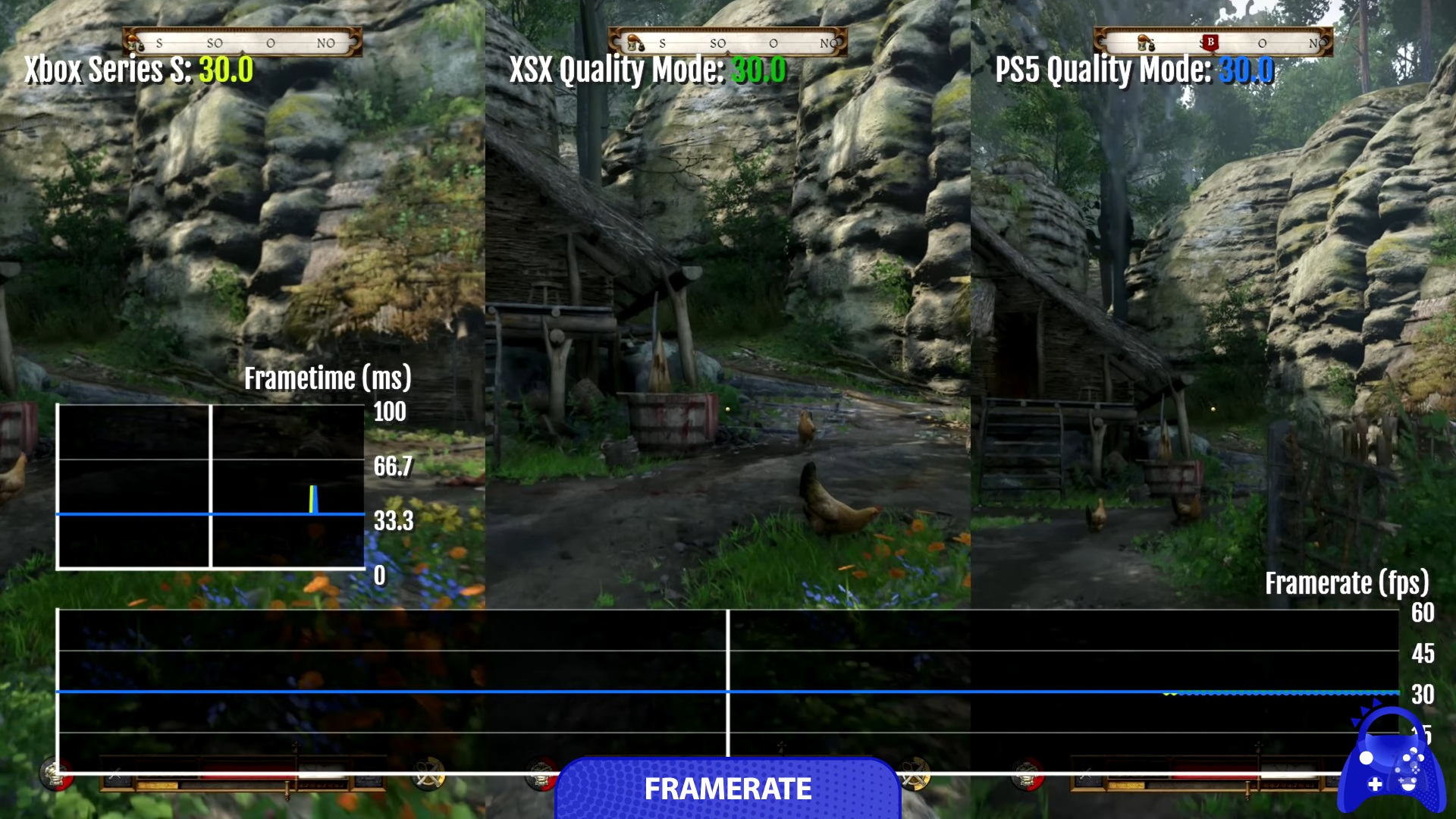Select the crossed swords icon on Xbox weapon HUD
1456x819 pixels.
tap(115, 773)
